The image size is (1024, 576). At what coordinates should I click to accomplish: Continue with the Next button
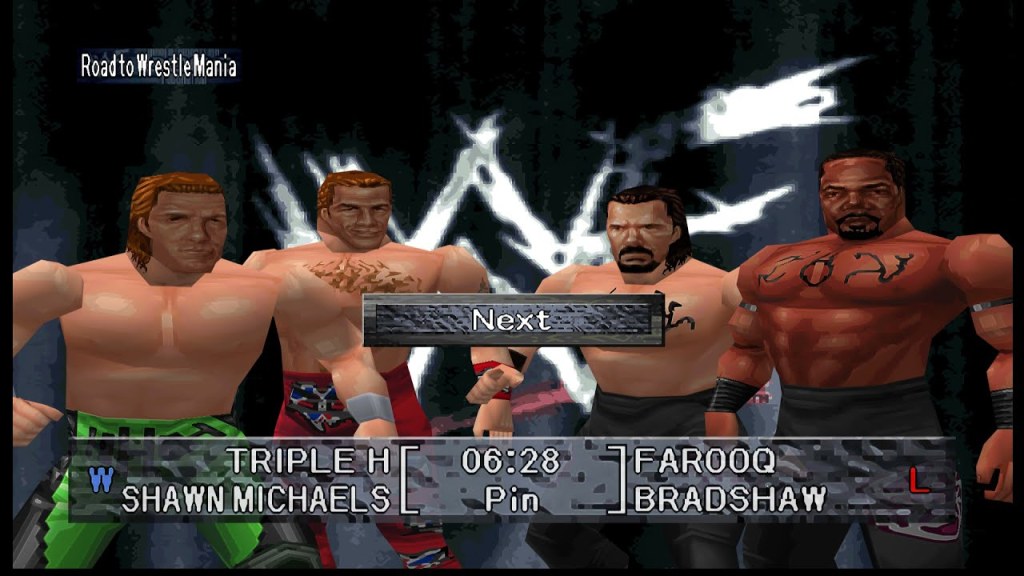[513, 320]
